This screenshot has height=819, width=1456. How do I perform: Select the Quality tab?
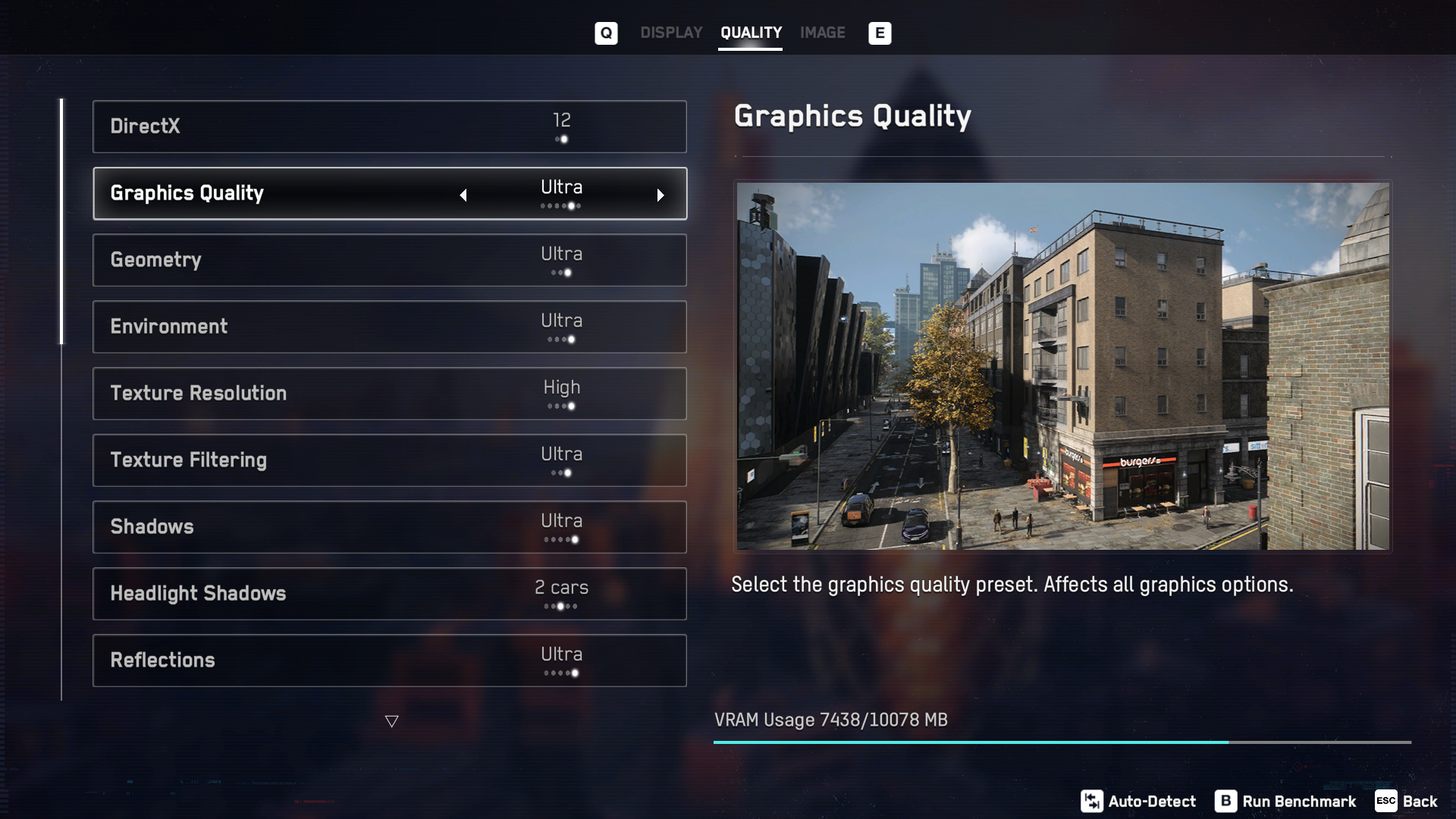pos(751,33)
